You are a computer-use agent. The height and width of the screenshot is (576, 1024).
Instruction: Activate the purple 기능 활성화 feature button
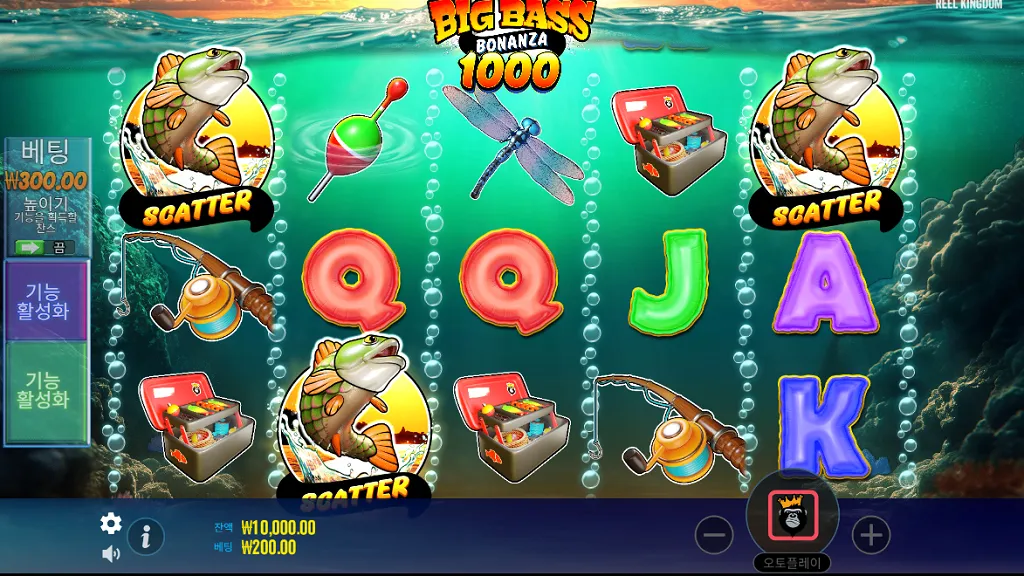(46, 300)
